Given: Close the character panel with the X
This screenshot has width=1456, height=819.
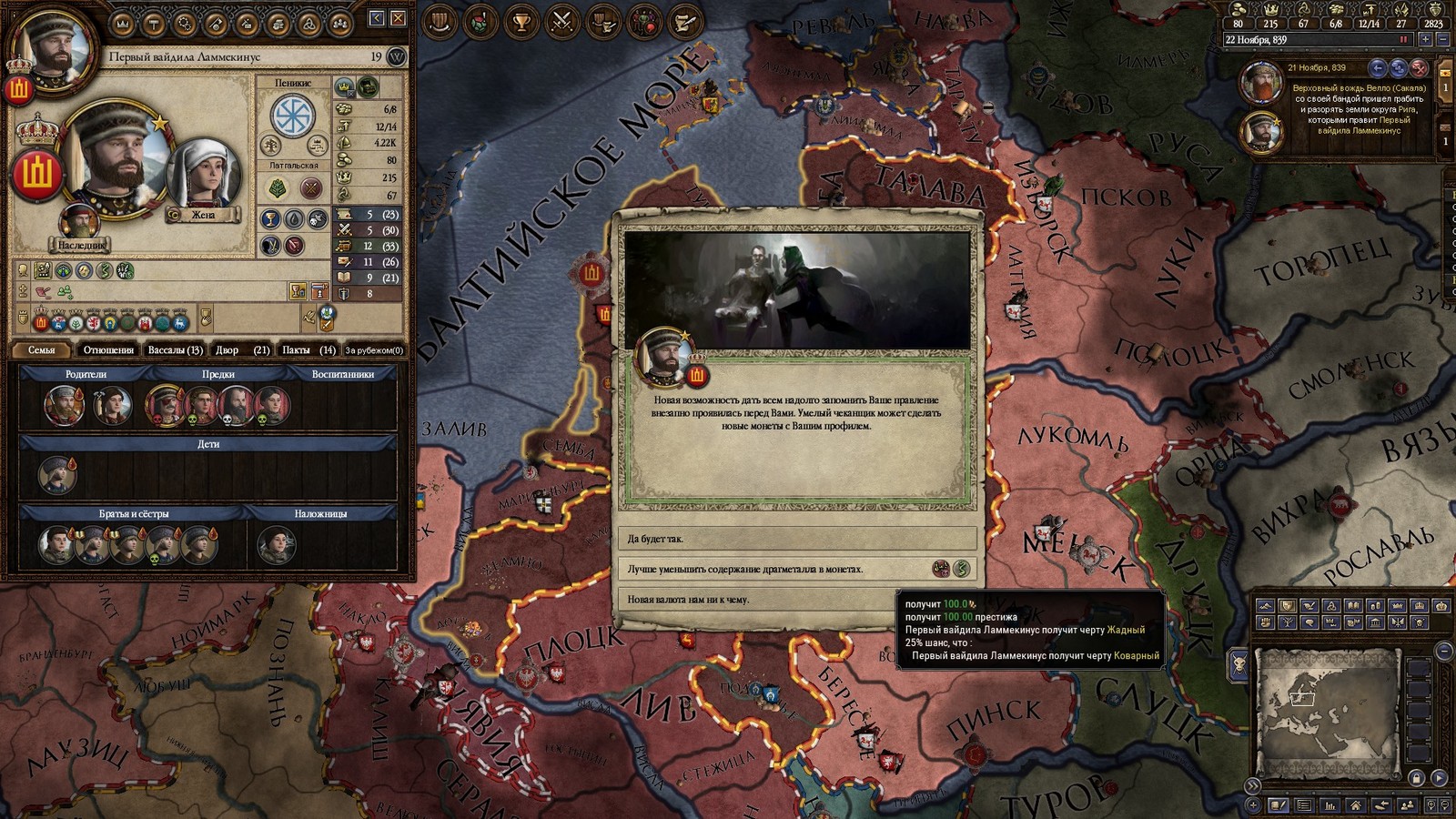Looking at the screenshot, I should [399, 18].
